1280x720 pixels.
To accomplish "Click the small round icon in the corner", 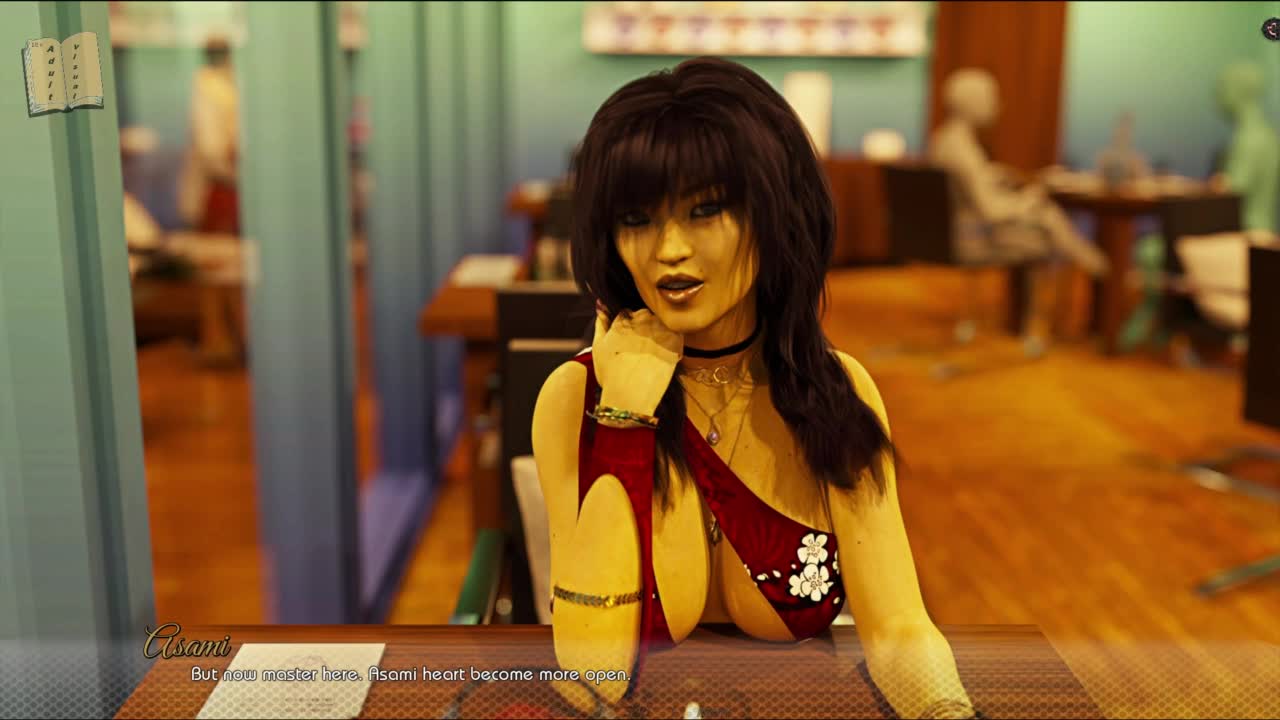I will click(x=1271, y=30).
